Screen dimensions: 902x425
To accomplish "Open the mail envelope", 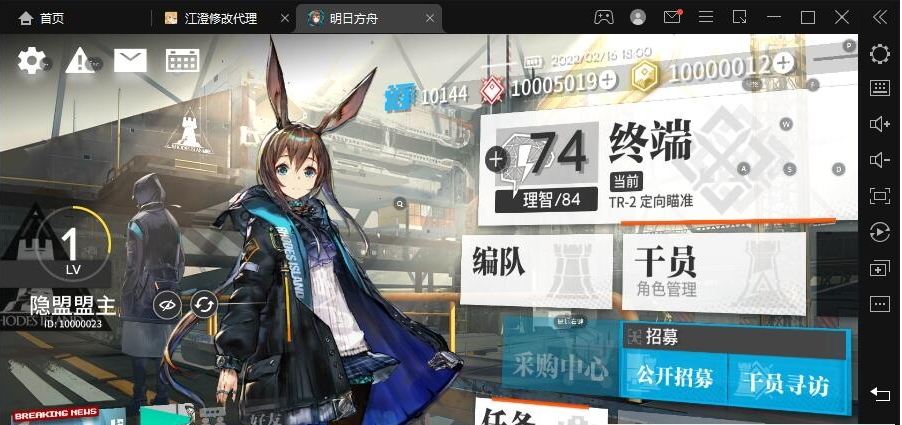I will 130,61.
